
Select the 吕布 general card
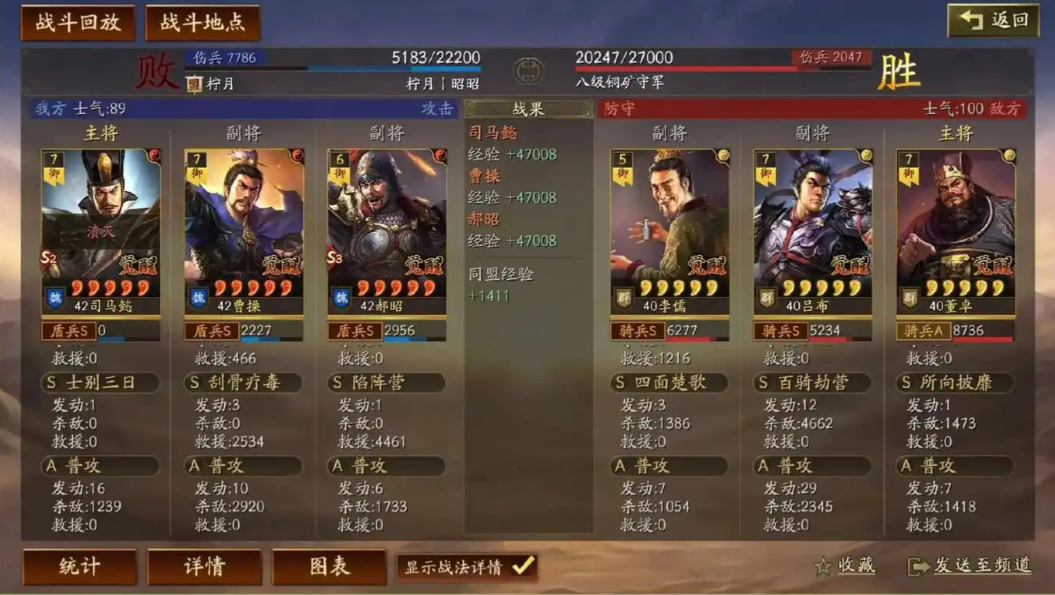click(x=813, y=230)
